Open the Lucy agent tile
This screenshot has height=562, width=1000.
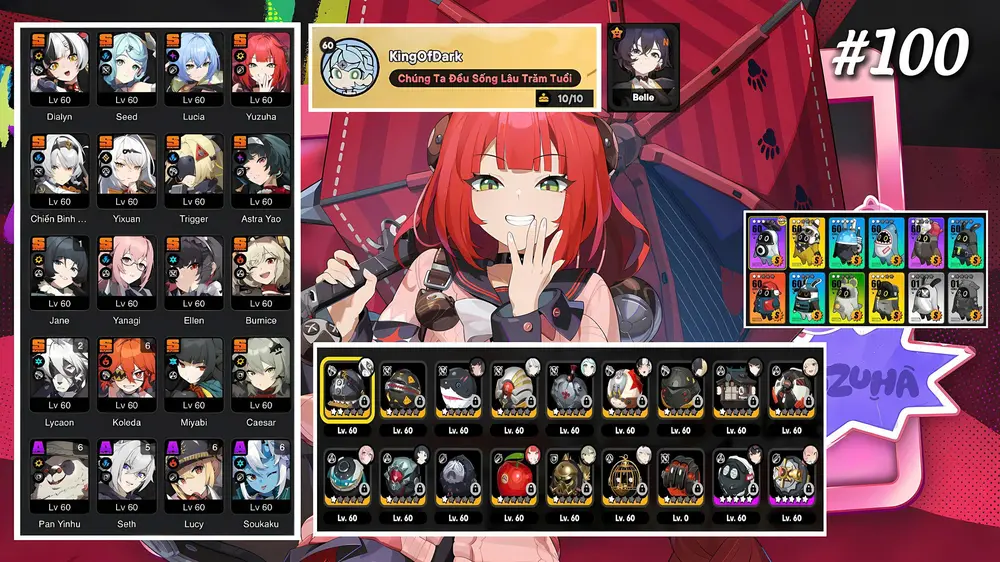coord(194,478)
